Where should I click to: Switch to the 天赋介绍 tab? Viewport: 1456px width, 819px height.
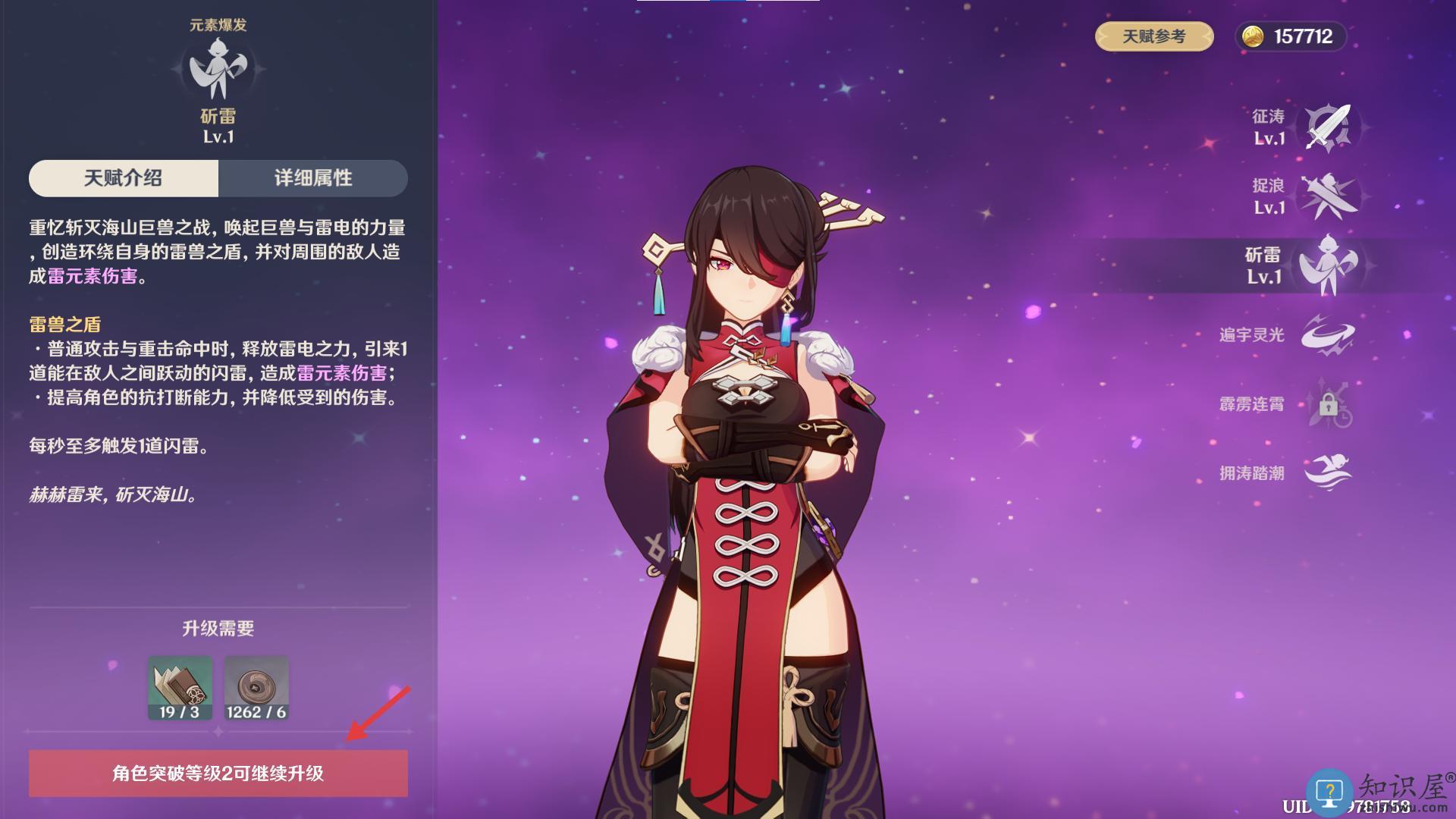pyautogui.click(x=124, y=178)
